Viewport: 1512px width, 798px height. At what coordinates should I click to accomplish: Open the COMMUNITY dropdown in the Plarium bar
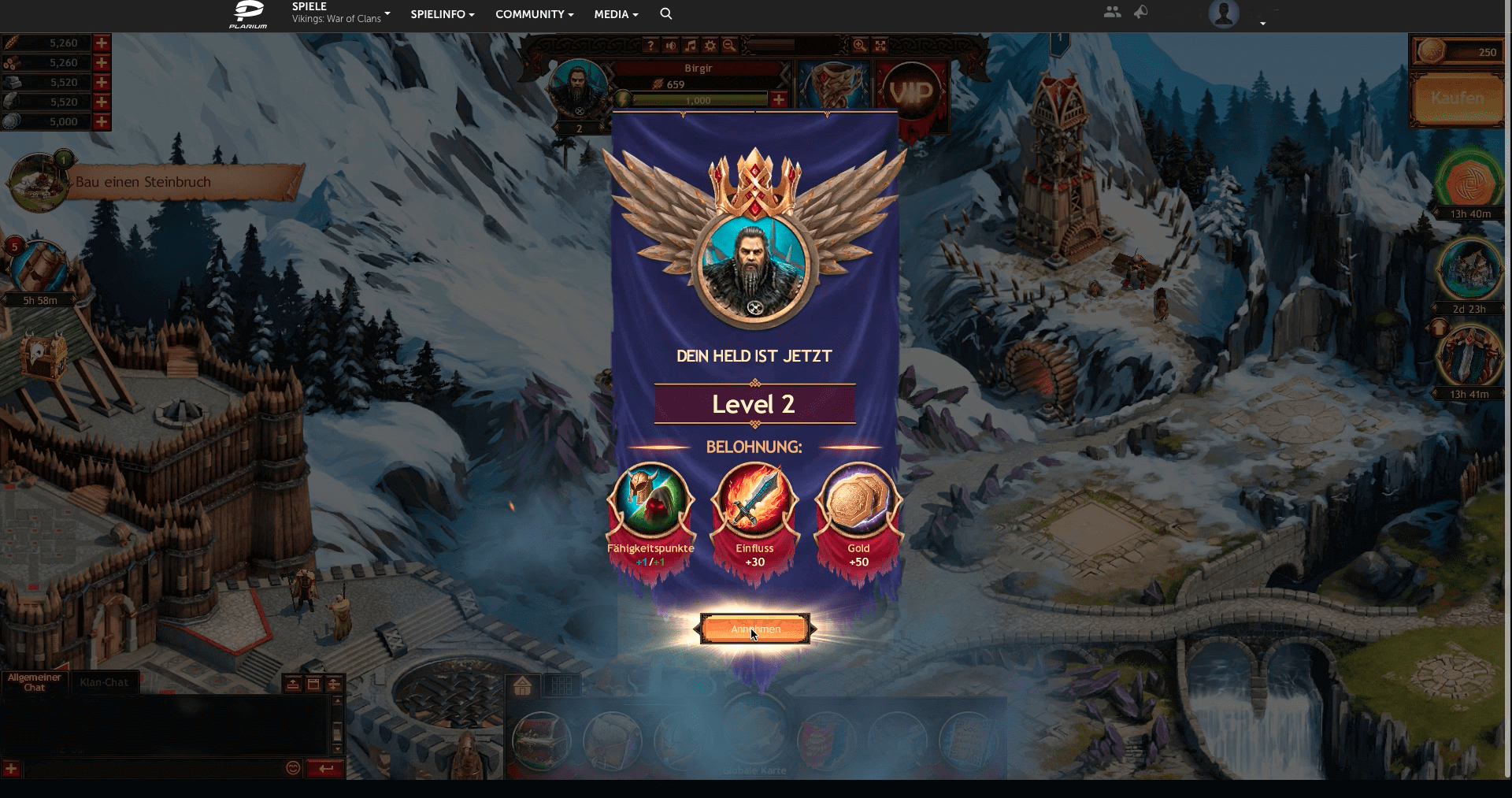click(x=534, y=14)
